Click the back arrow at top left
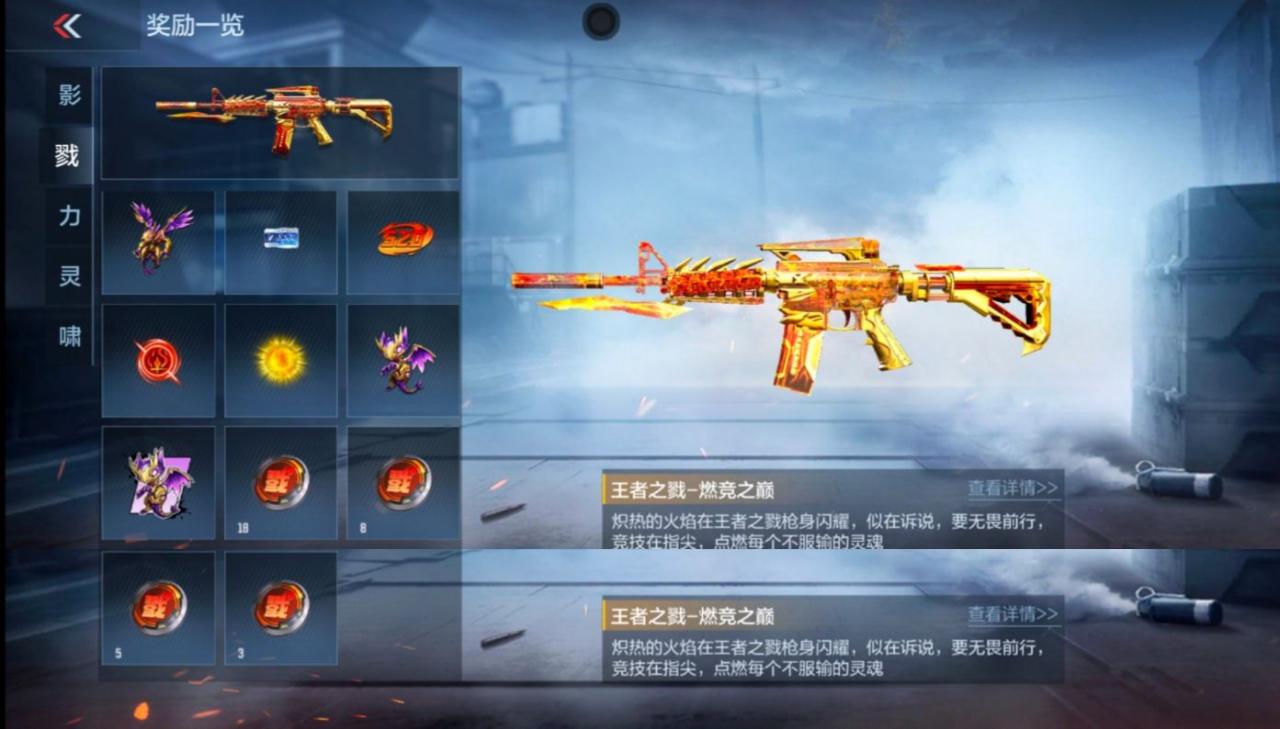 click(x=66, y=25)
